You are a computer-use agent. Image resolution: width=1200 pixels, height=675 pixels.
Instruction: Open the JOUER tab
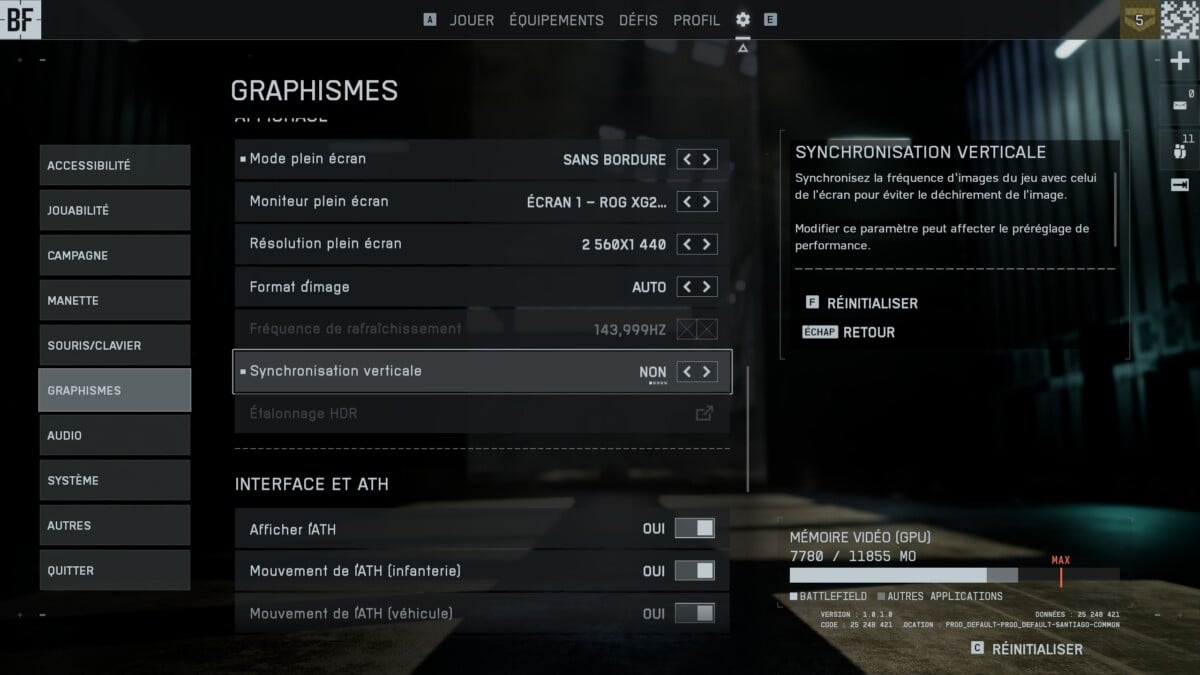pos(471,20)
